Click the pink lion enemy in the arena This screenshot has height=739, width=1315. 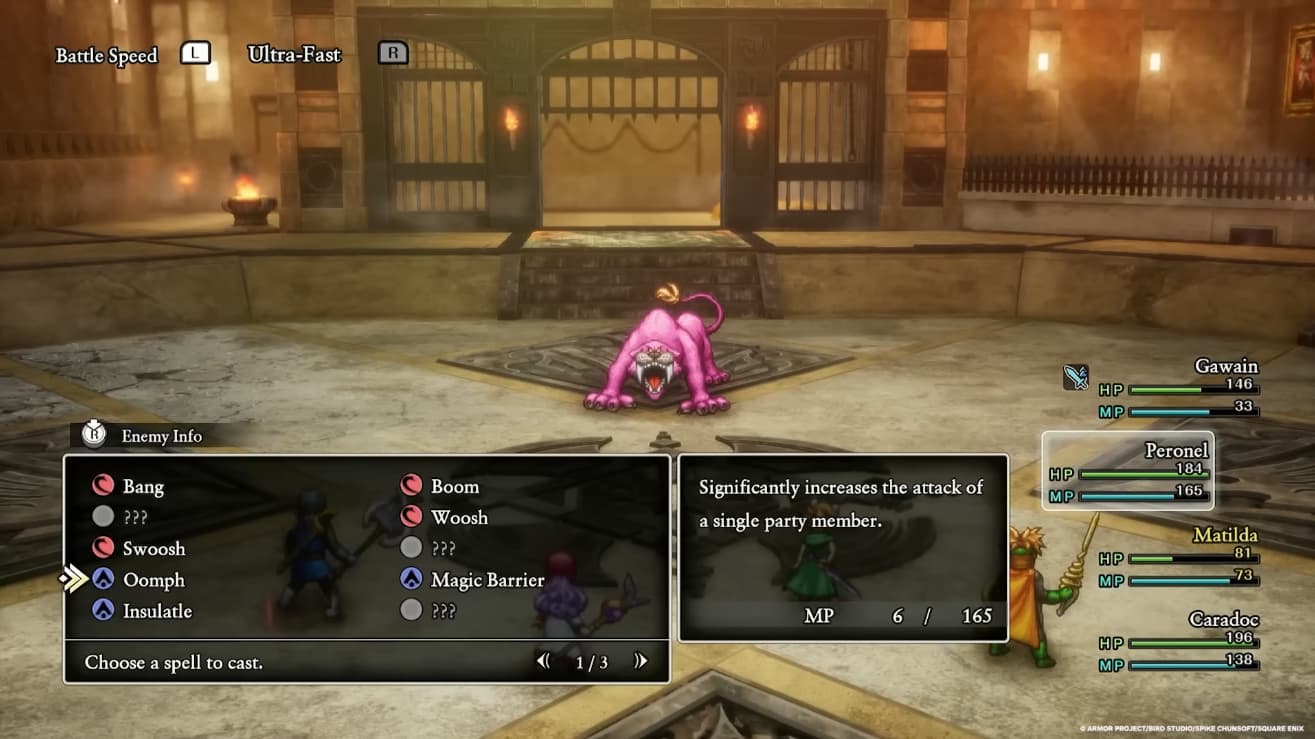point(658,356)
